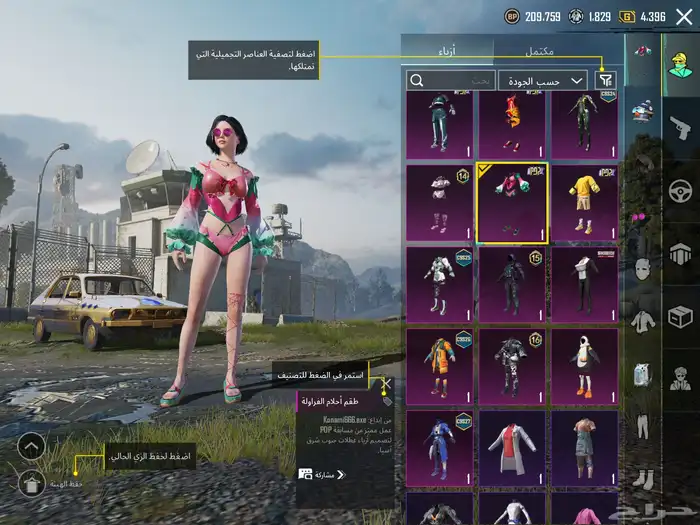Choose the orange jacket outfit tile

coord(439,367)
